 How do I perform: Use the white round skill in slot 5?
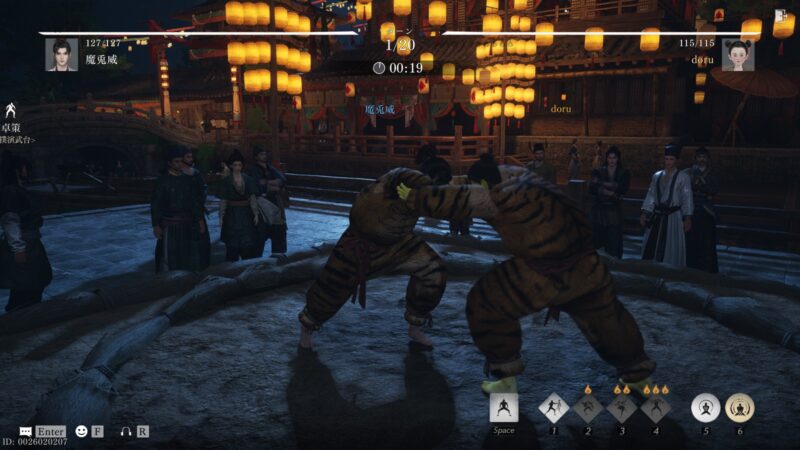point(705,408)
